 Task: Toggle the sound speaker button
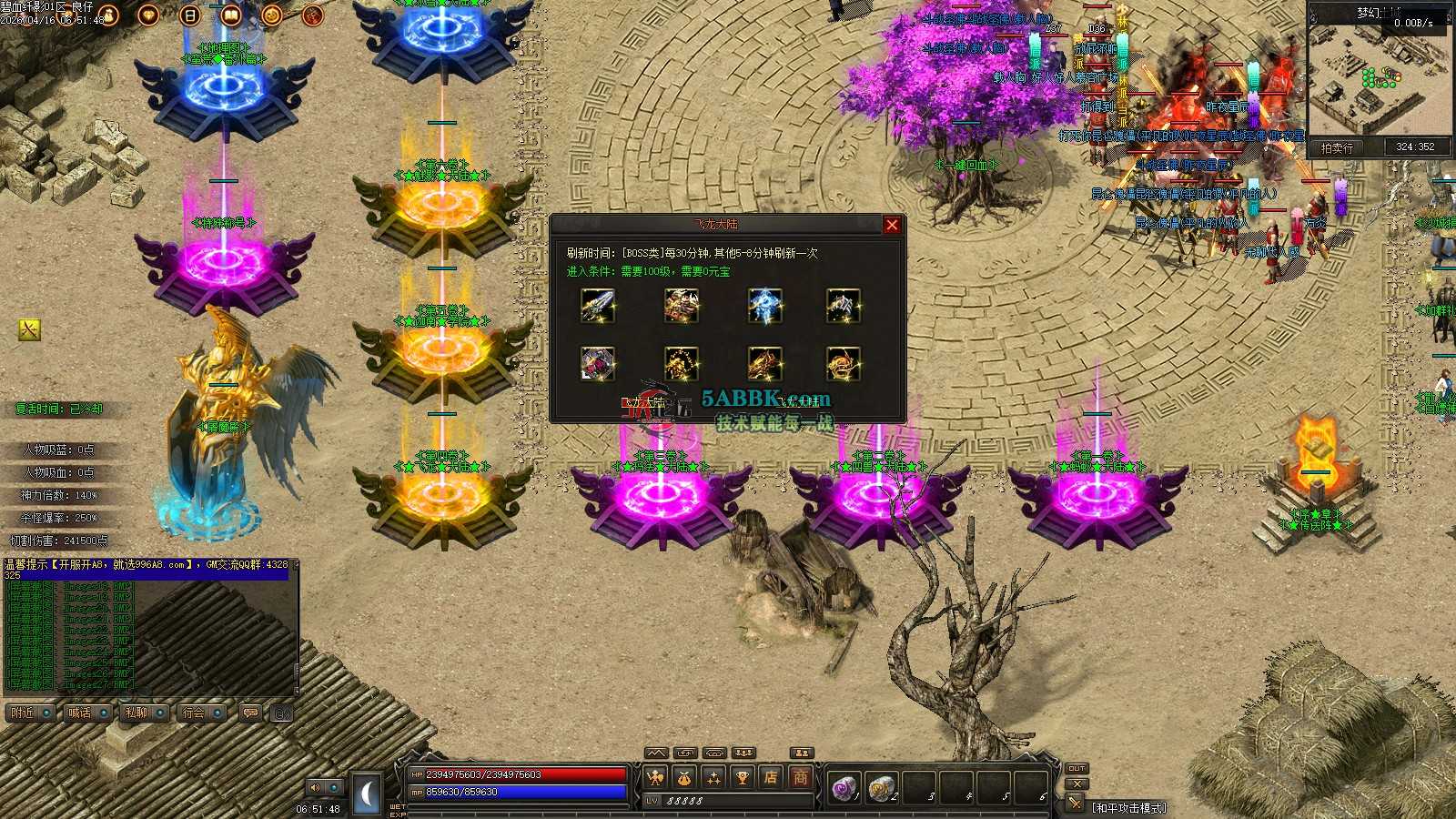(316, 787)
